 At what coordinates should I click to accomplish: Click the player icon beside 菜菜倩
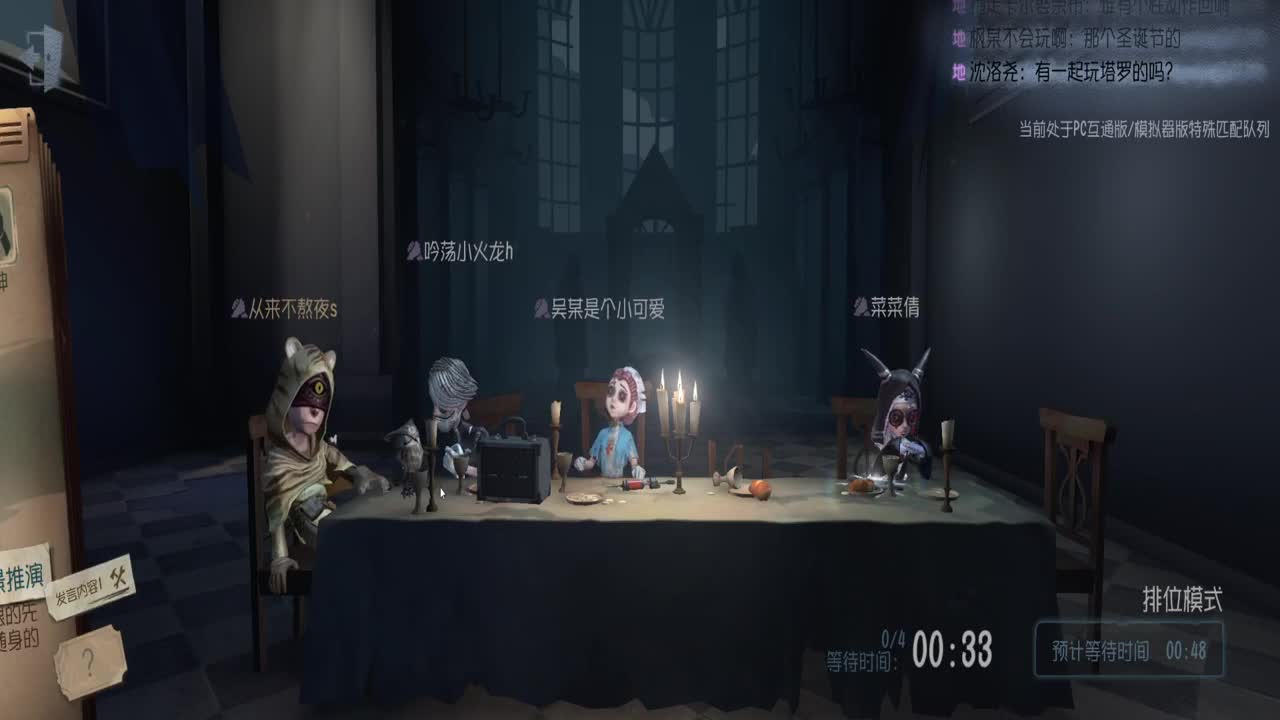858,307
